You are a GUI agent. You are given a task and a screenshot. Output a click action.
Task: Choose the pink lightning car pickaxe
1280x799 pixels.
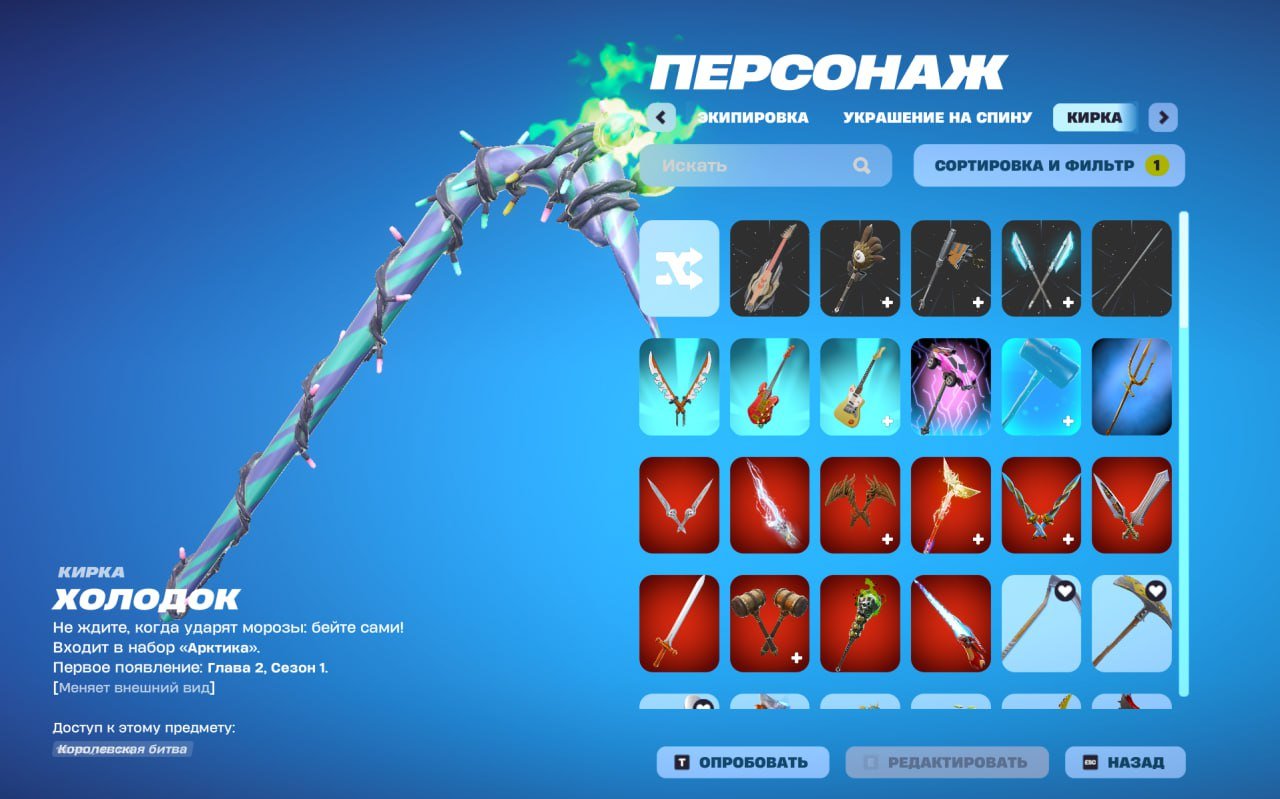[951, 387]
